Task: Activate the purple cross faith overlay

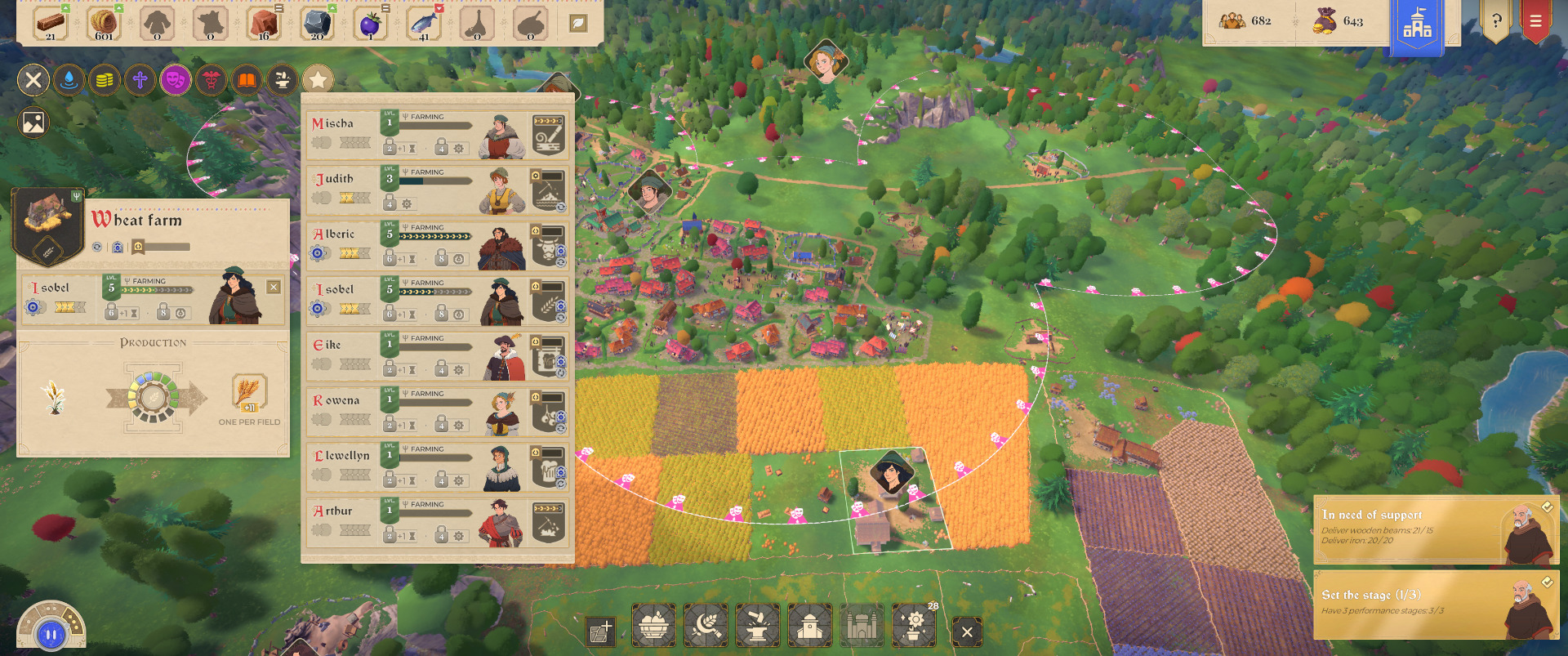Action: (x=140, y=80)
